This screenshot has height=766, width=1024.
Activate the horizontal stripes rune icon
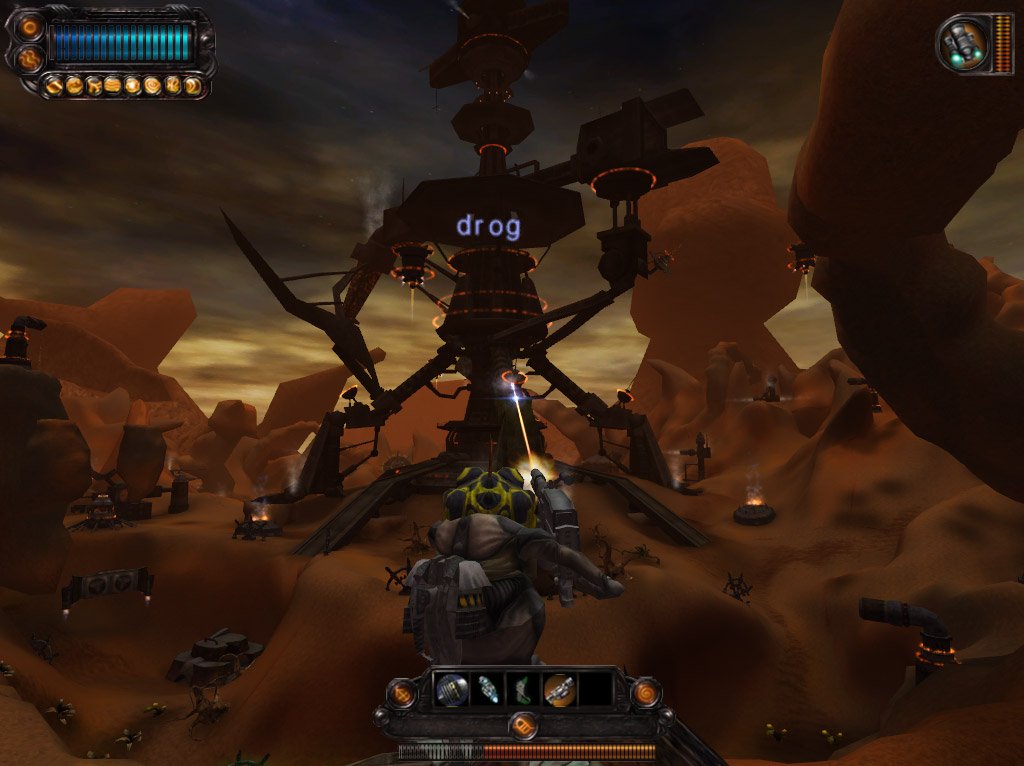click(112, 85)
